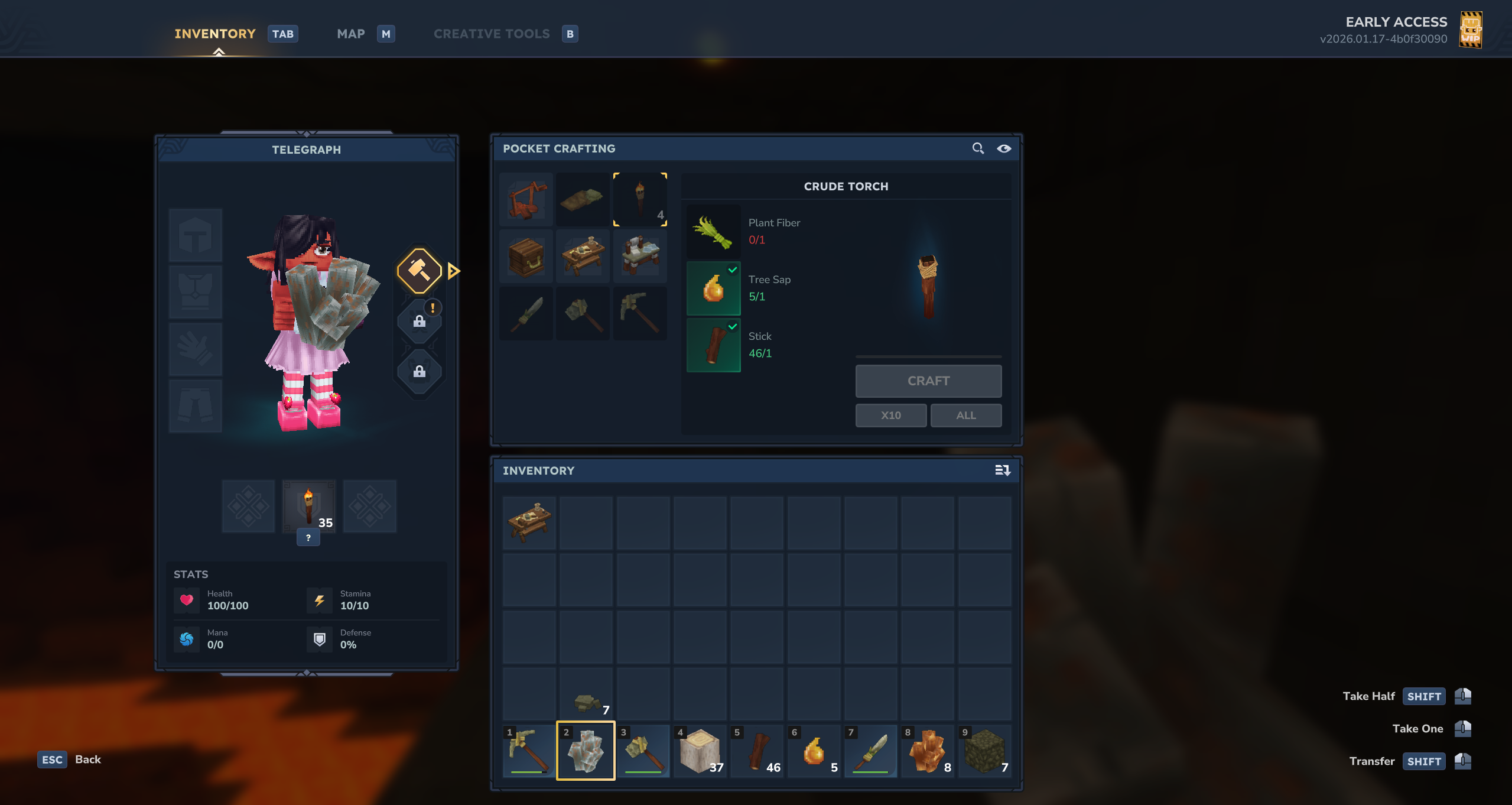Select the wooden chest recipe
Image resolution: width=1512 pixels, height=805 pixels.
pyautogui.click(x=526, y=257)
